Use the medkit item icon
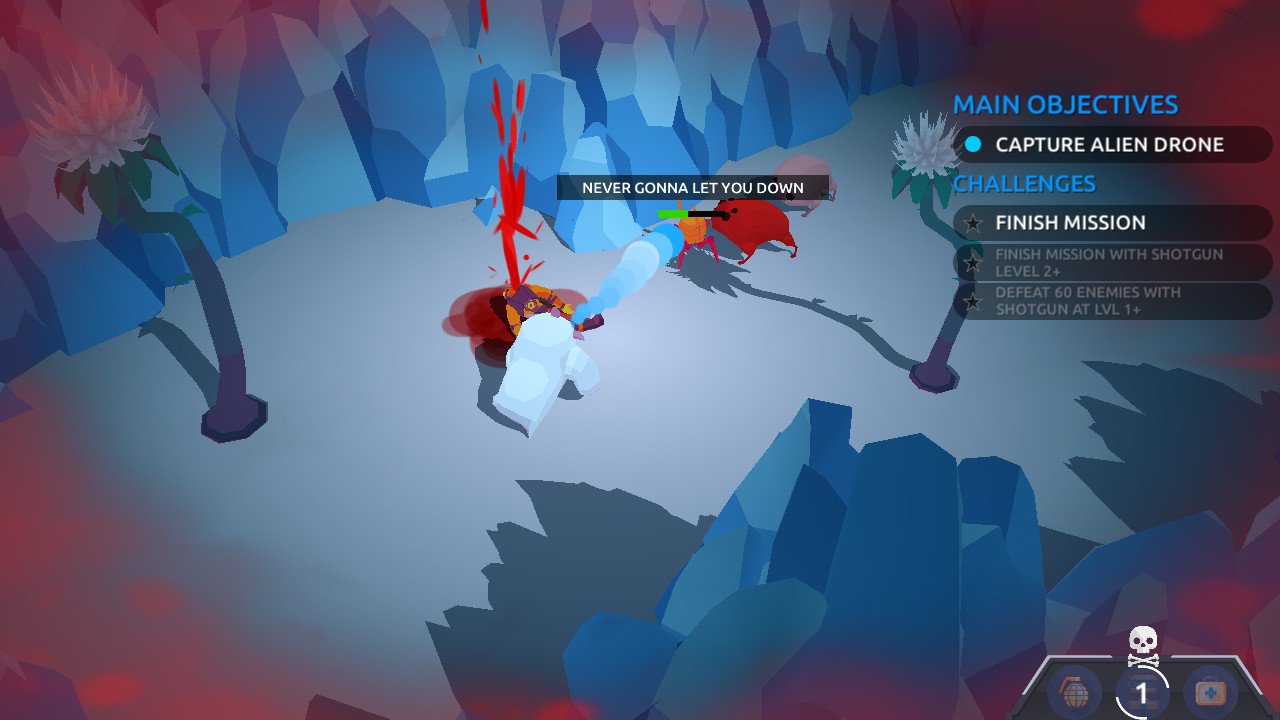Screen dimensions: 1280x720 1209,692
